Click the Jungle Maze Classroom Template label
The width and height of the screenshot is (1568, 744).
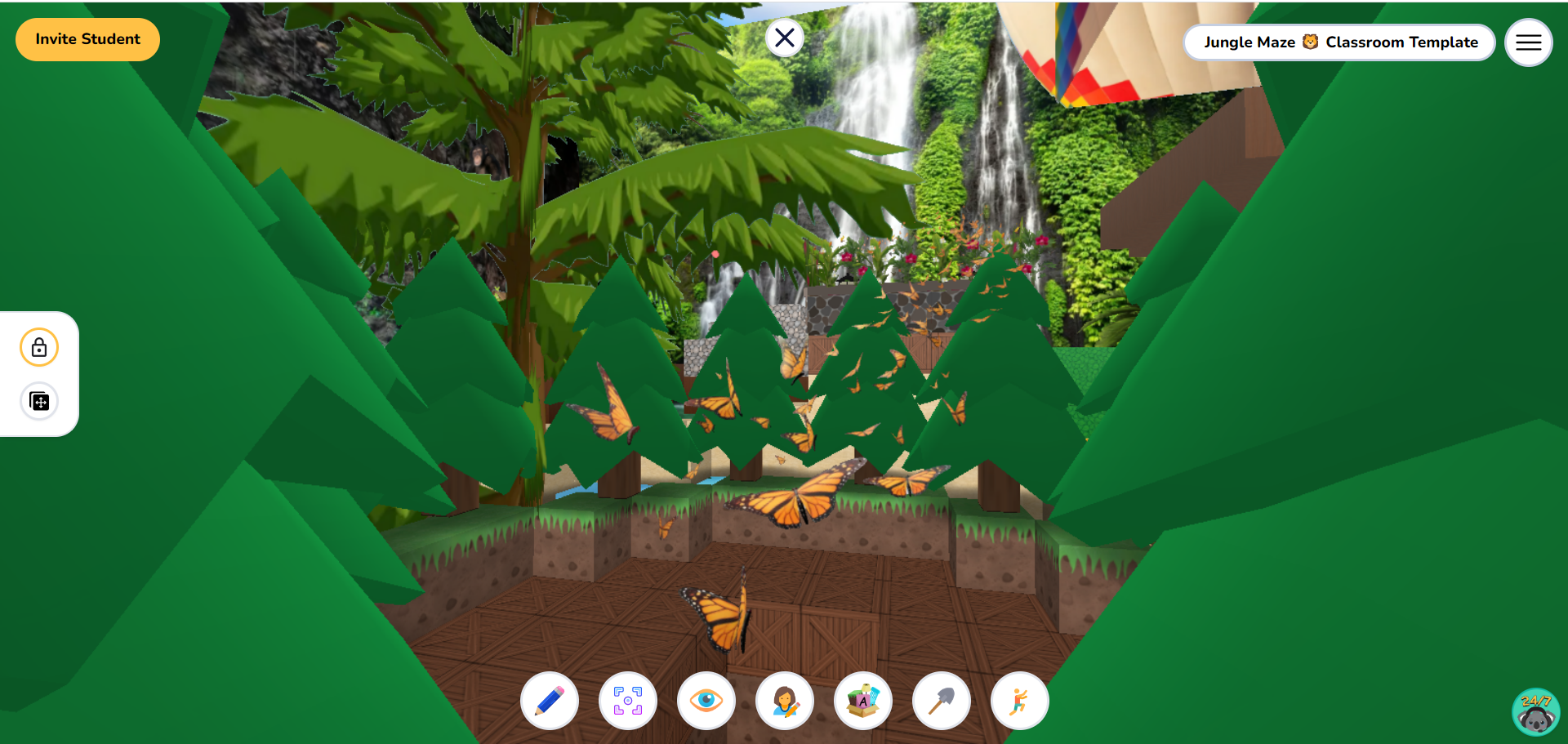tap(1339, 42)
